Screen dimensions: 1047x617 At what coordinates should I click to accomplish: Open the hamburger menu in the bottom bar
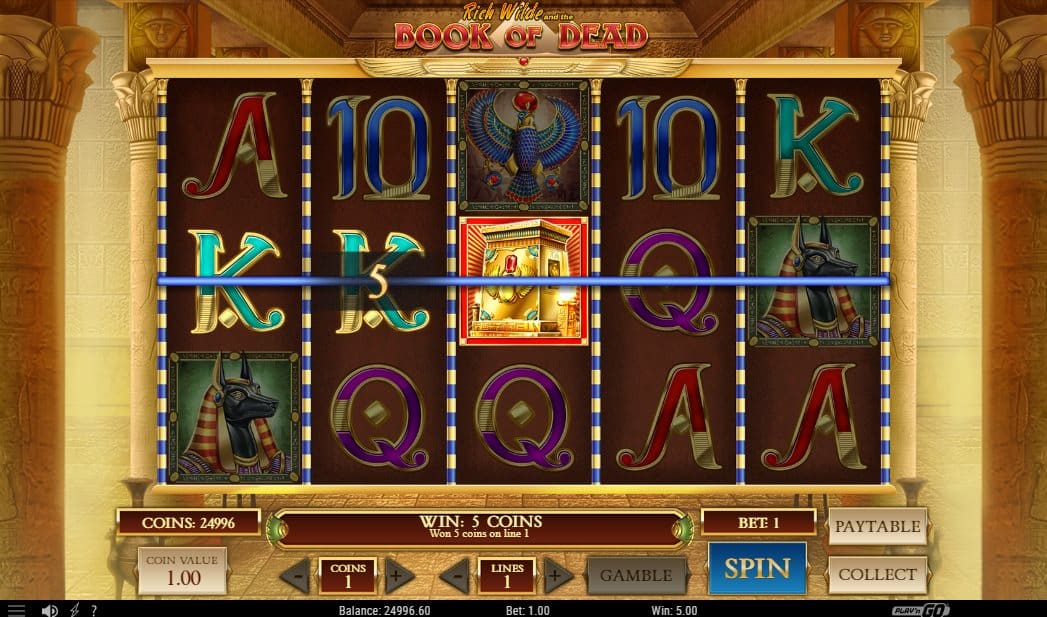pos(16,609)
